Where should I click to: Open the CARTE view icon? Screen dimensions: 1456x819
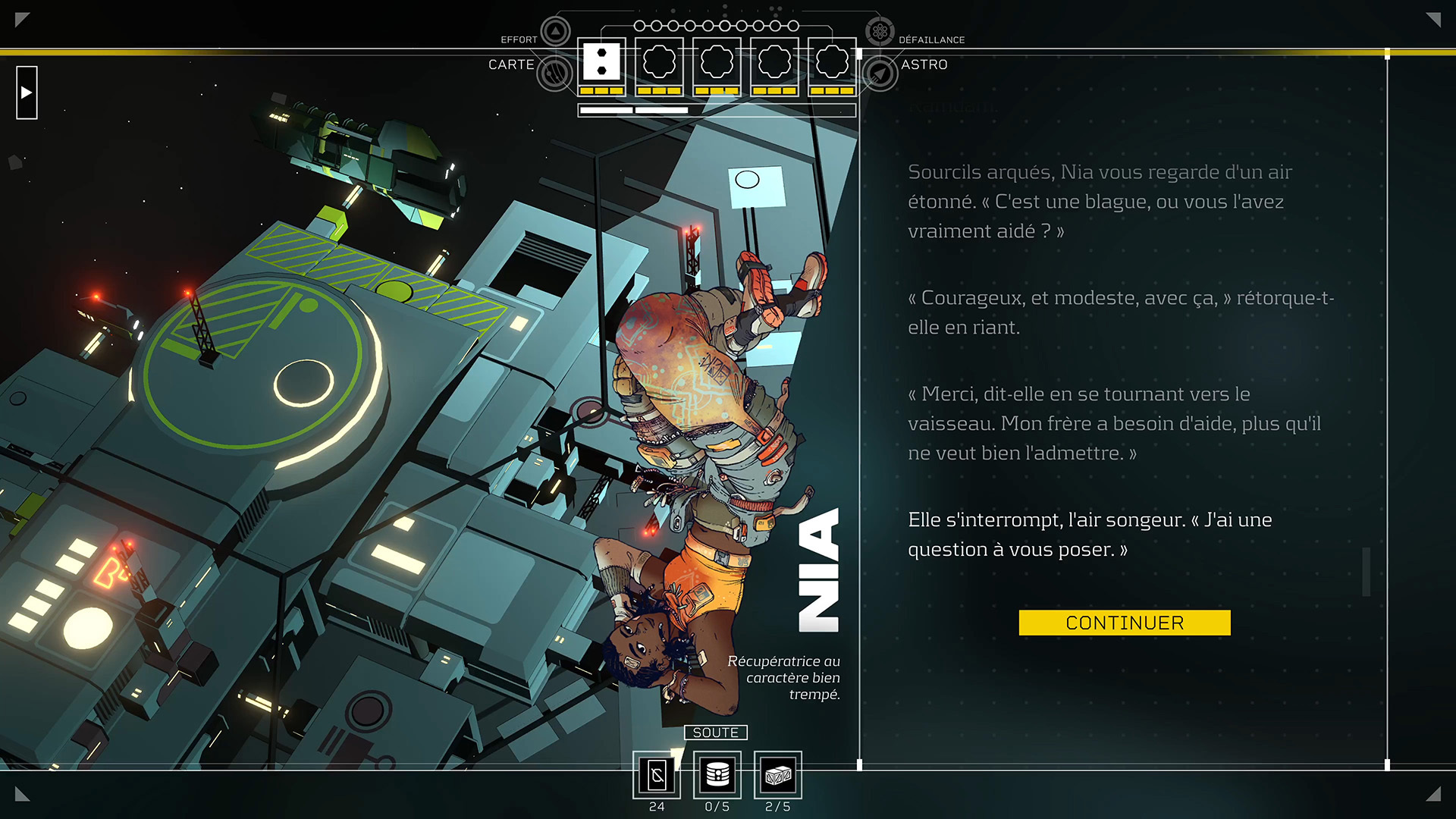point(556,73)
